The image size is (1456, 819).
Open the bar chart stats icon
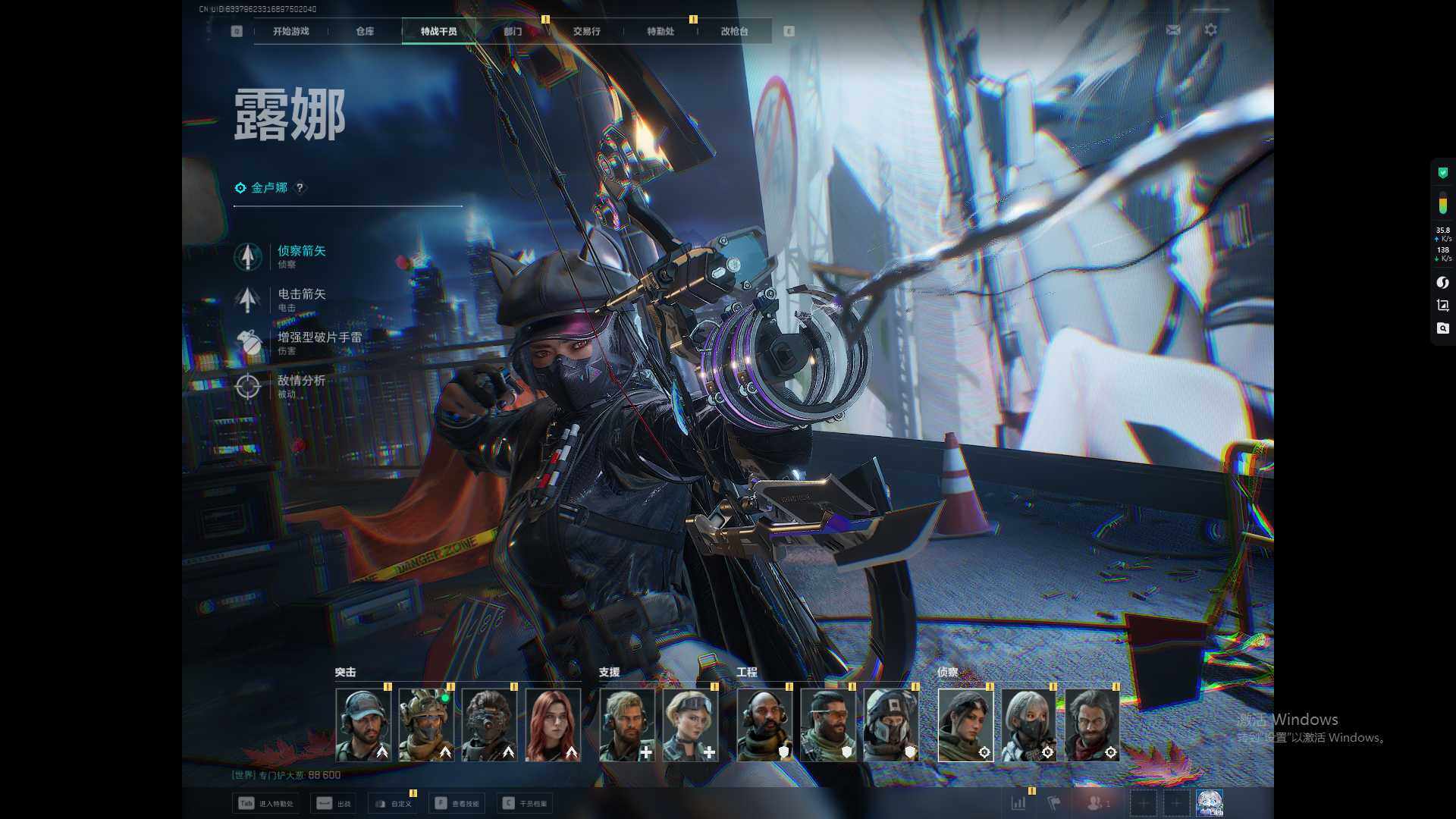tap(1018, 803)
